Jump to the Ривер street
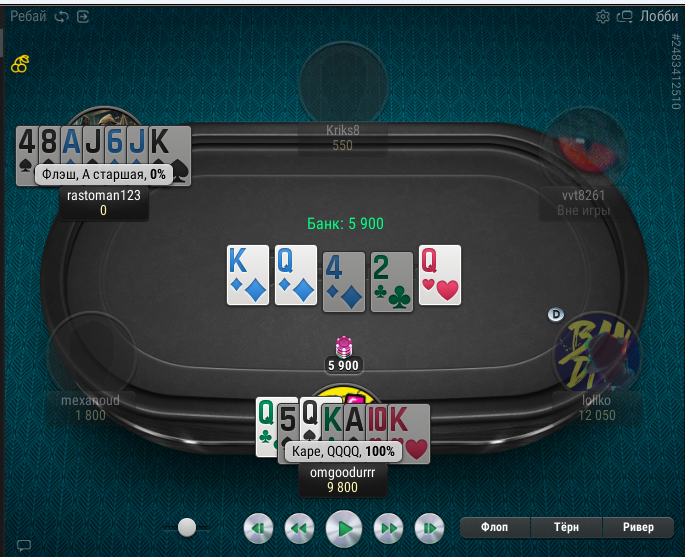 point(637,527)
